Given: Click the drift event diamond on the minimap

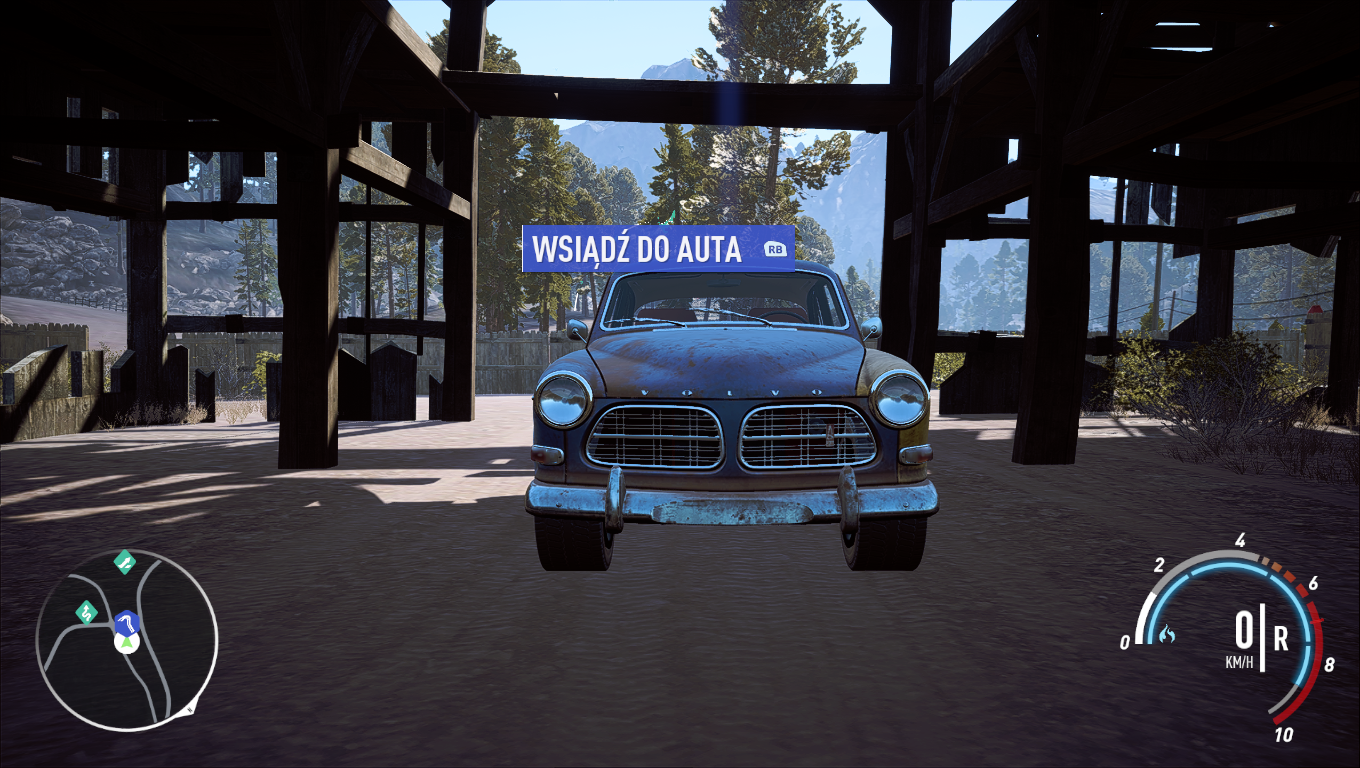Looking at the screenshot, I should [87, 613].
